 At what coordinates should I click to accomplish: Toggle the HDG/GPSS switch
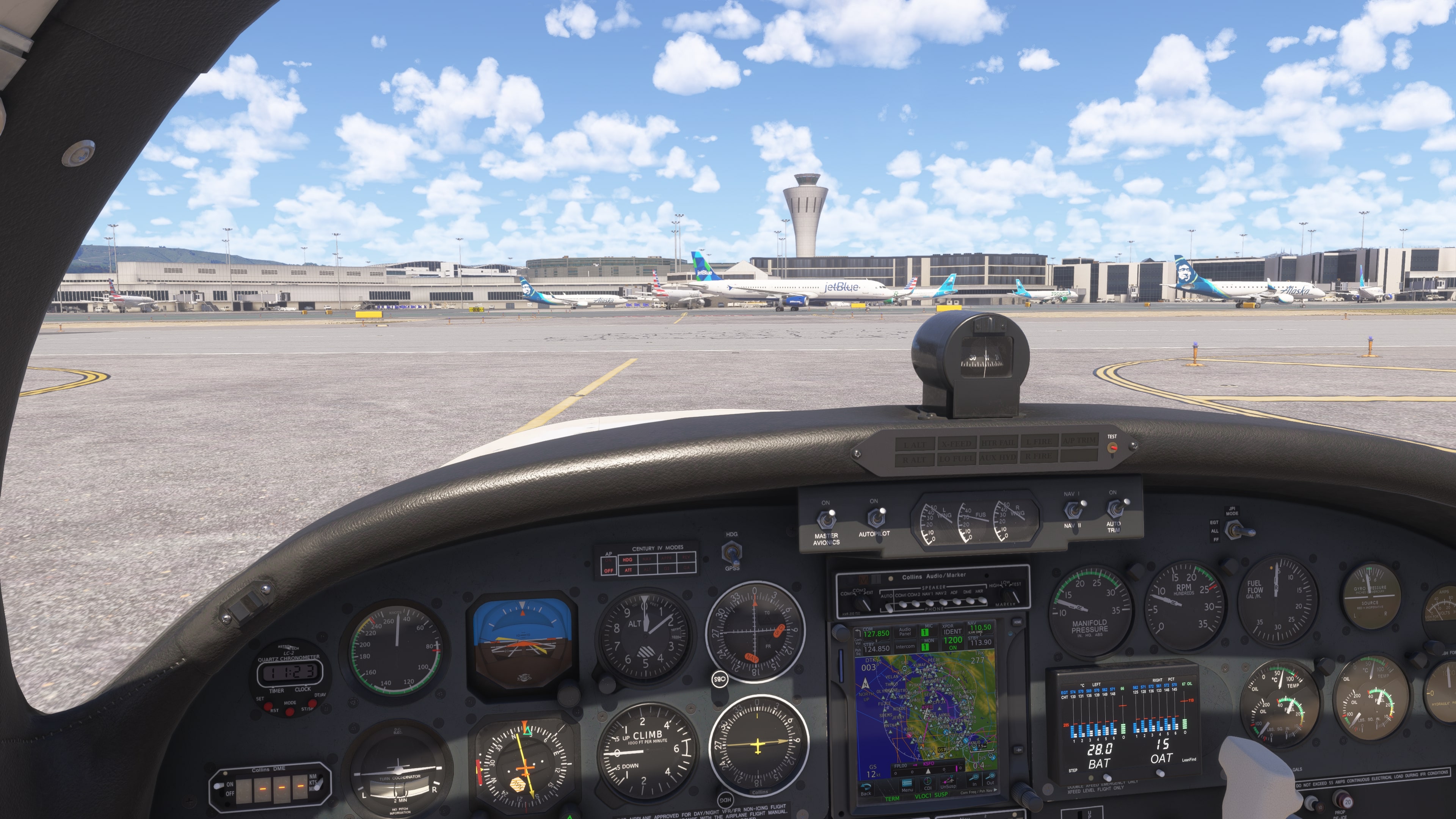click(x=732, y=551)
